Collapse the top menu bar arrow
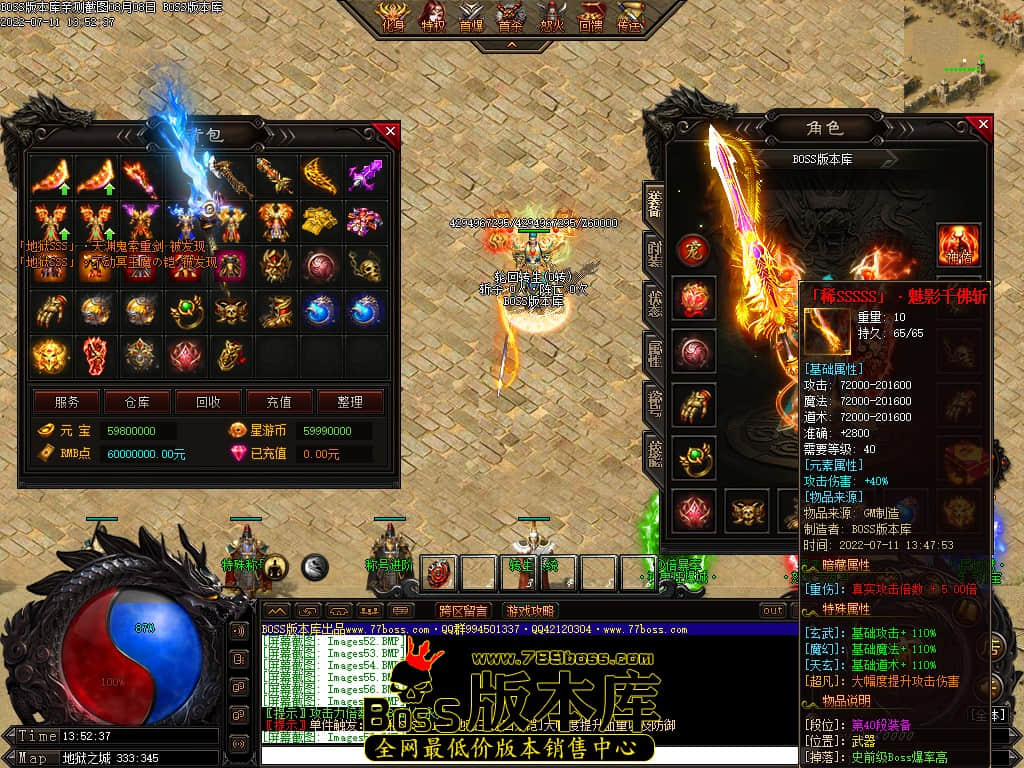1024x768 pixels. tap(511, 45)
